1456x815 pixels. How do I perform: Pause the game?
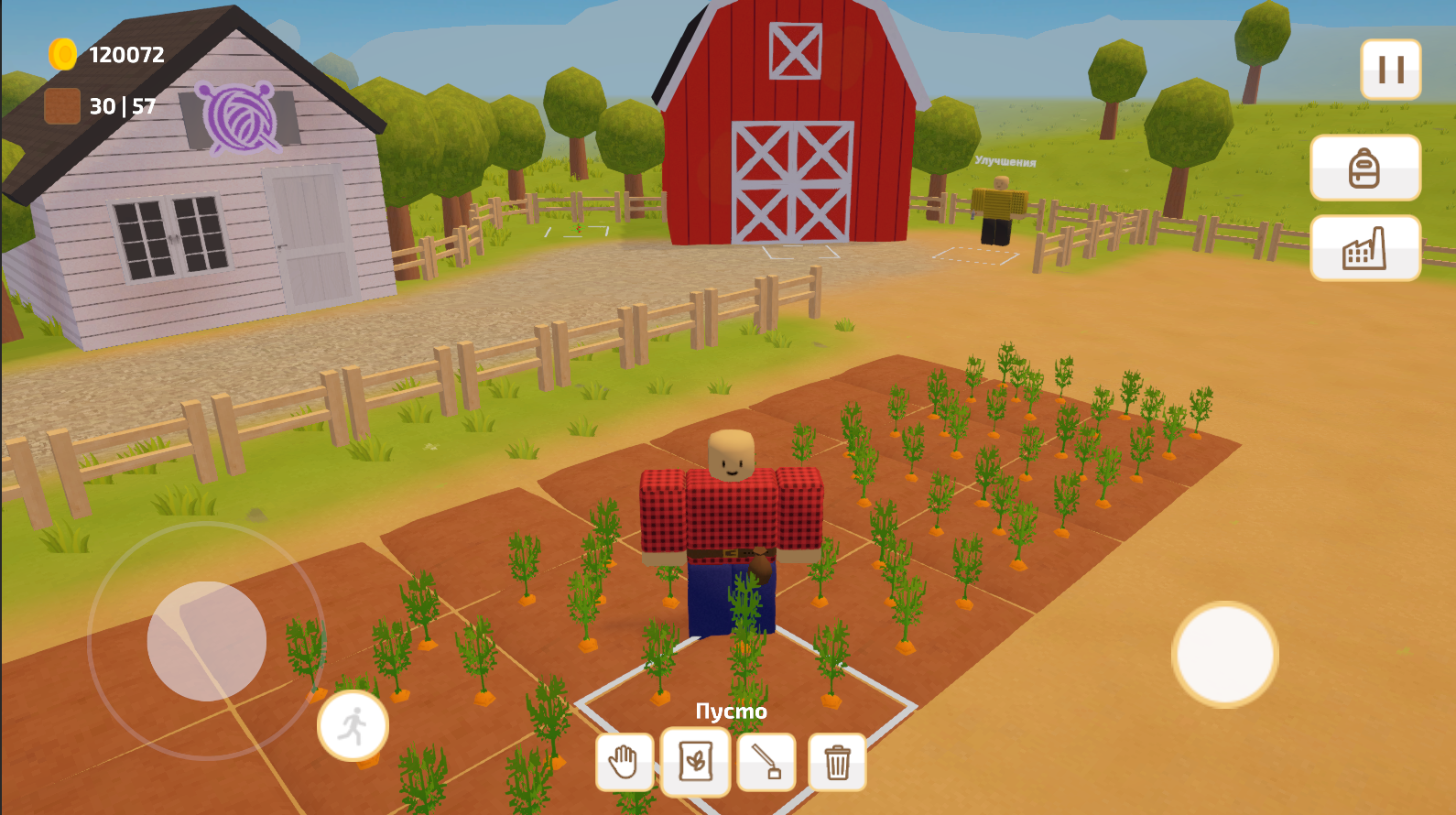(1389, 69)
